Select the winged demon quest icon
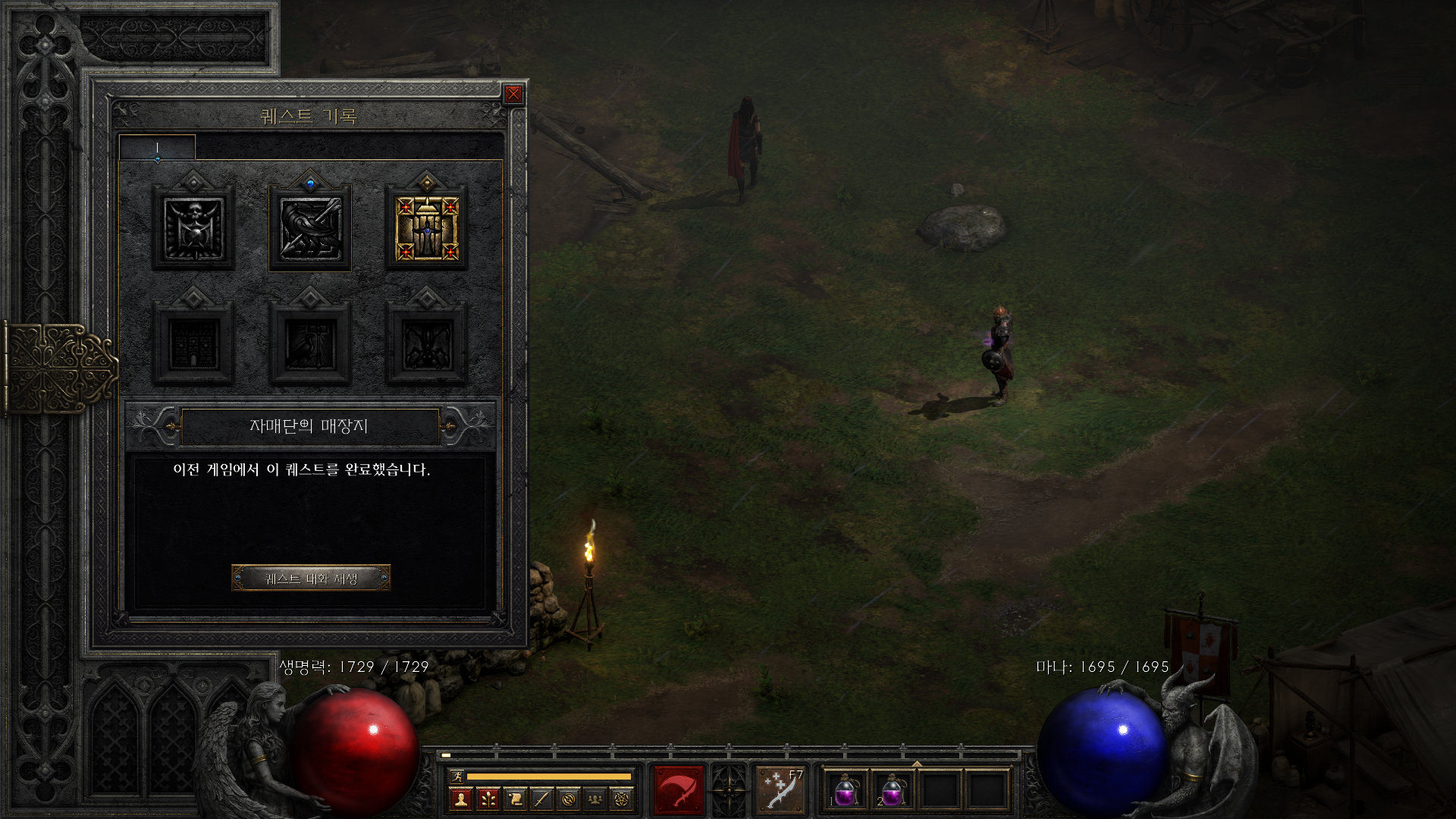Screen dimensions: 1456x819 [426, 344]
